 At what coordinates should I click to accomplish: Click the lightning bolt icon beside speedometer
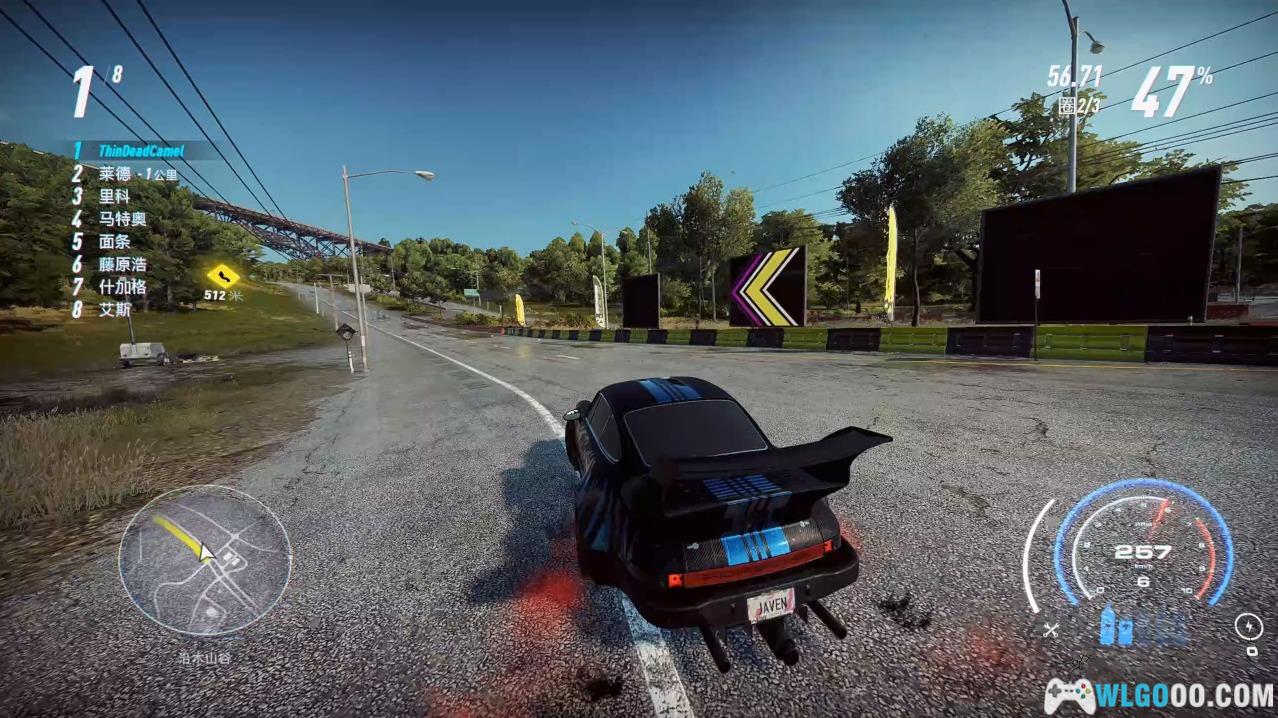pos(1248,627)
